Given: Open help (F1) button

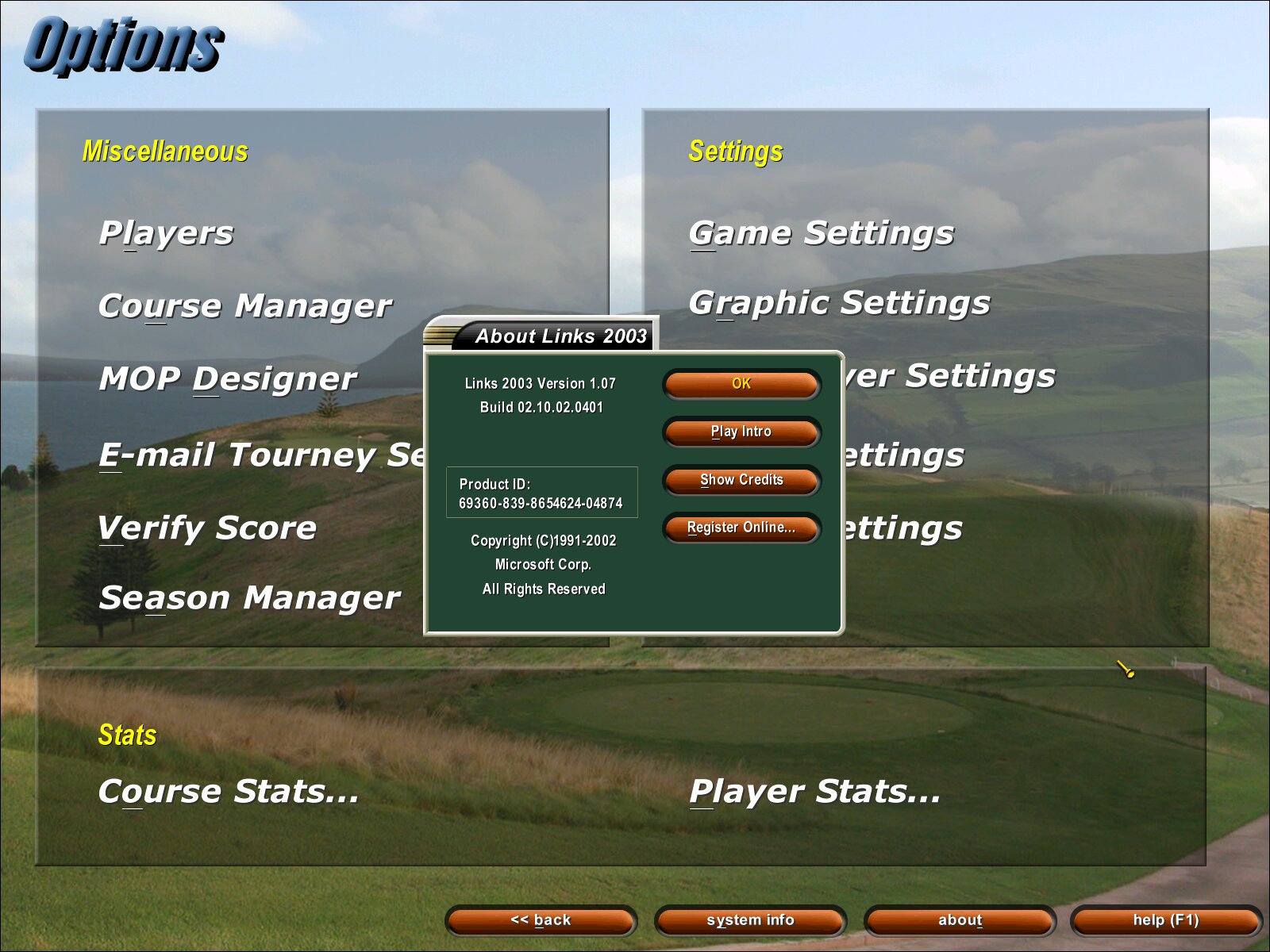Looking at the screenshot, I should point(1165,920).
